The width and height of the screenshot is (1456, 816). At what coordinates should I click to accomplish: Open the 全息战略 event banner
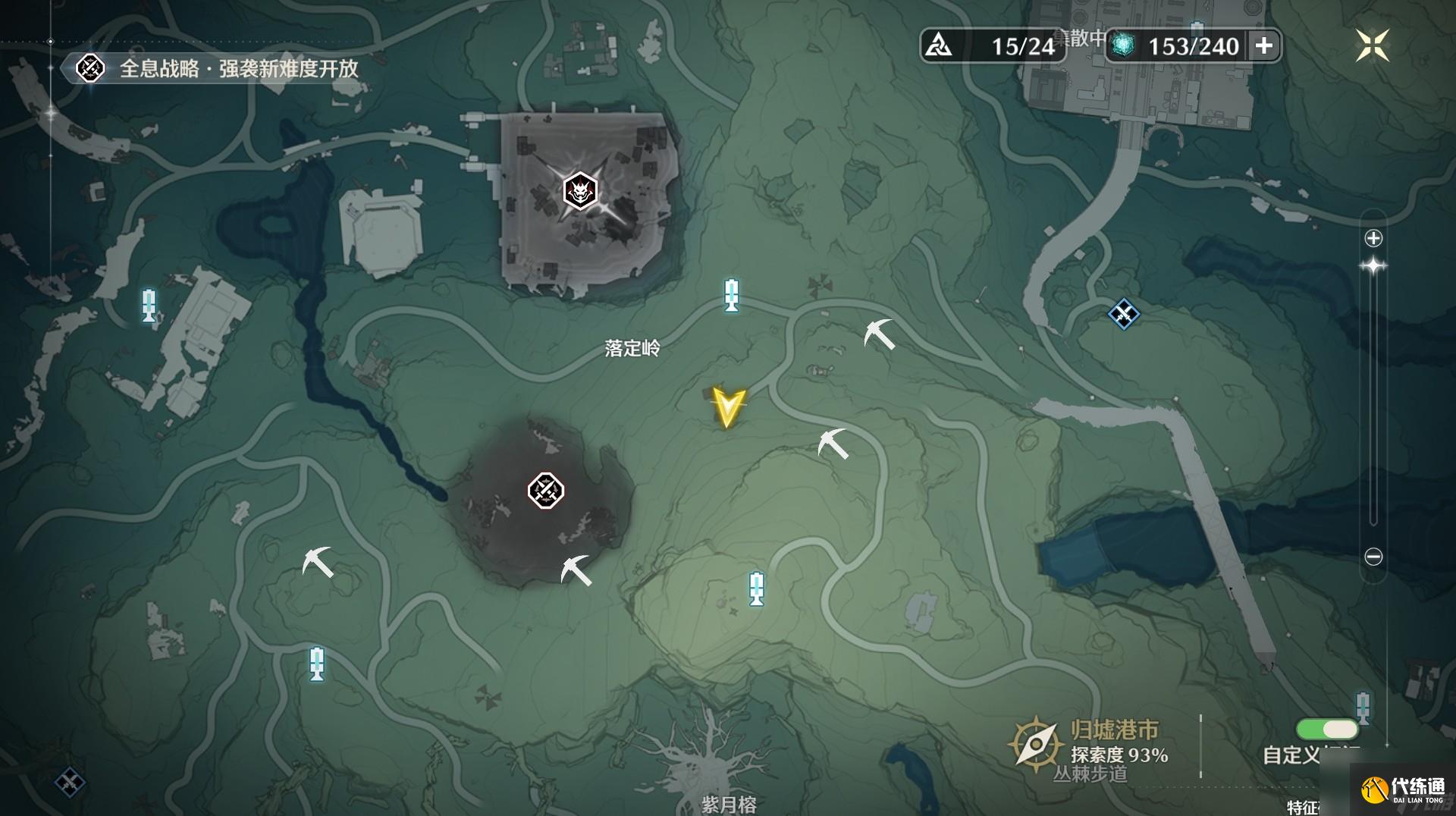tap(220, 69)
